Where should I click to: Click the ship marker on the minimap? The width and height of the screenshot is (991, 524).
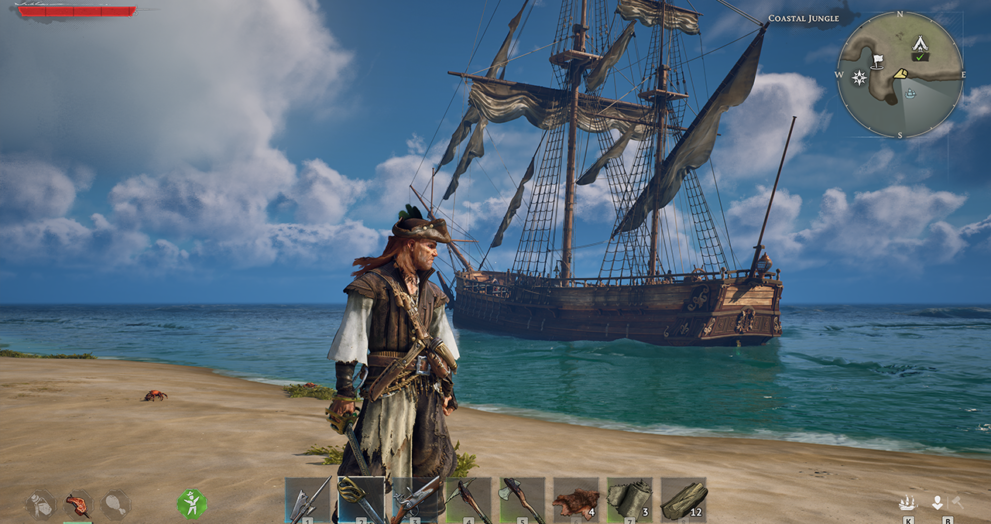pyautogui.click(x=910, y=93)
